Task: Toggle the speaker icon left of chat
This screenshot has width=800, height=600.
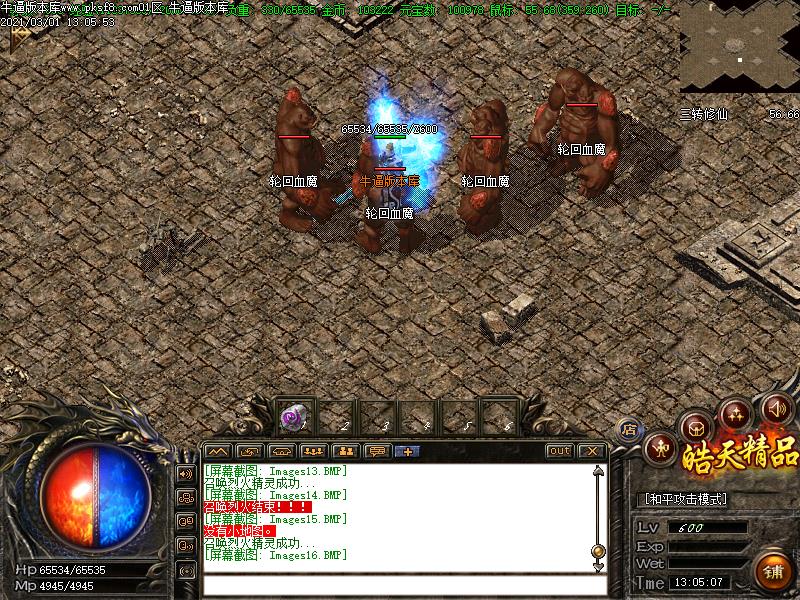Action: coord(185,473)
